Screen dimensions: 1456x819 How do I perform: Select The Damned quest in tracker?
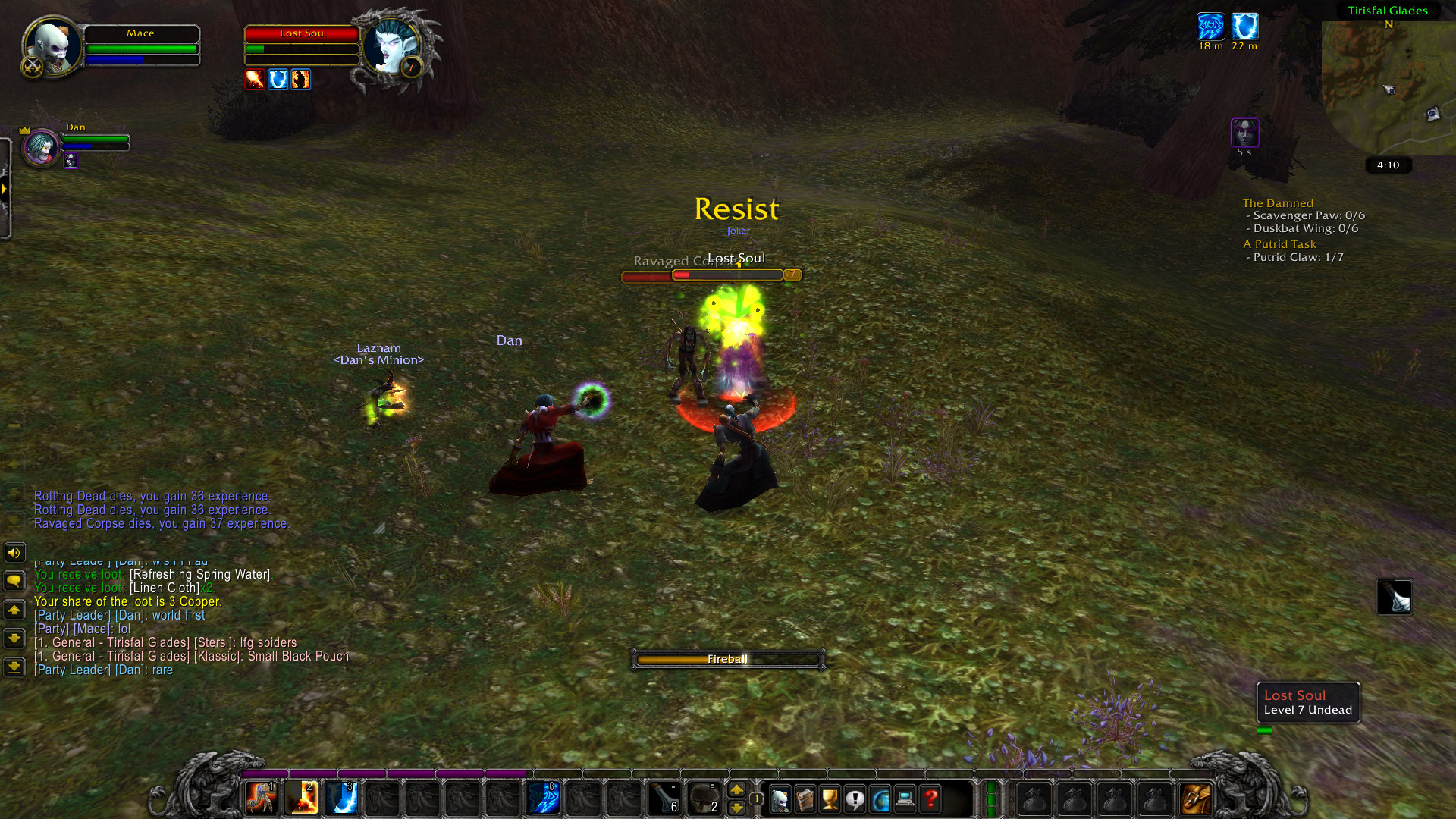click(1277, 203)
